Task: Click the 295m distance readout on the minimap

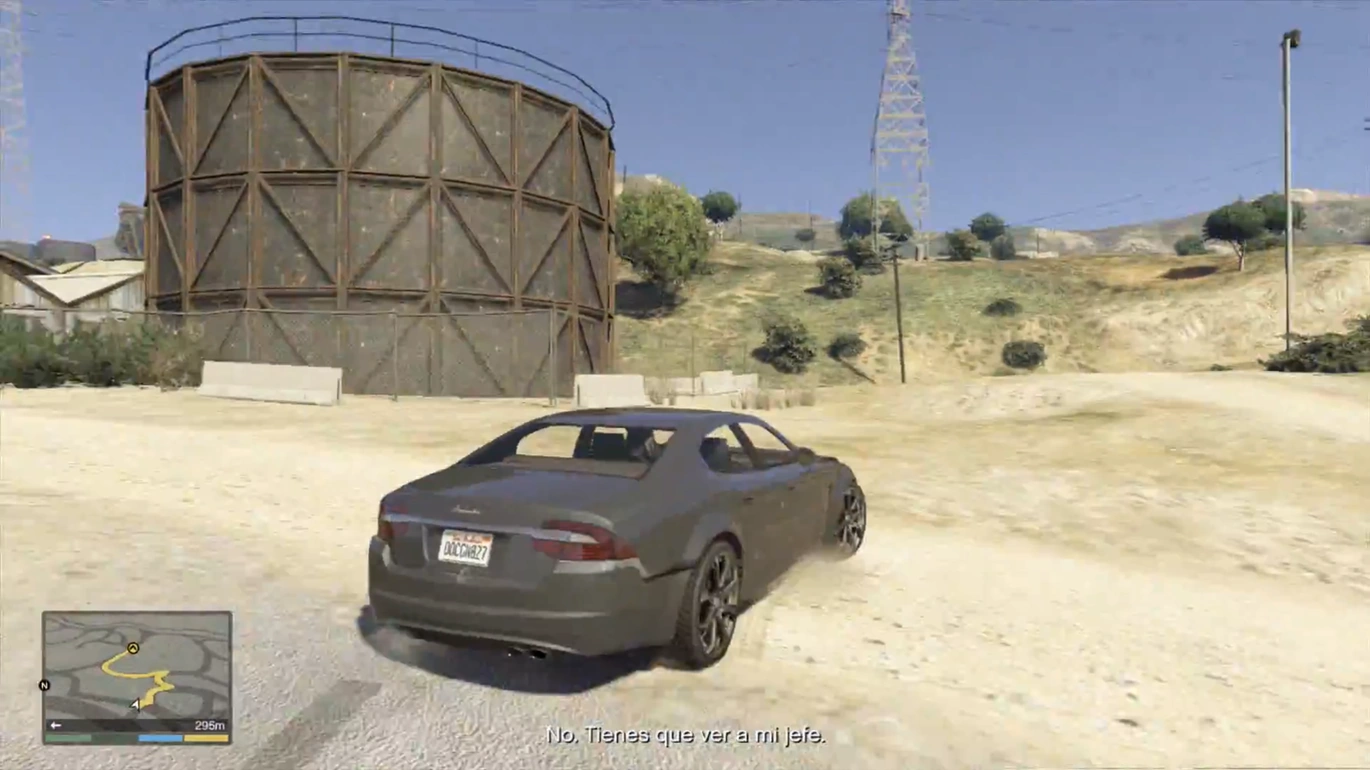Action: [209, 724]
